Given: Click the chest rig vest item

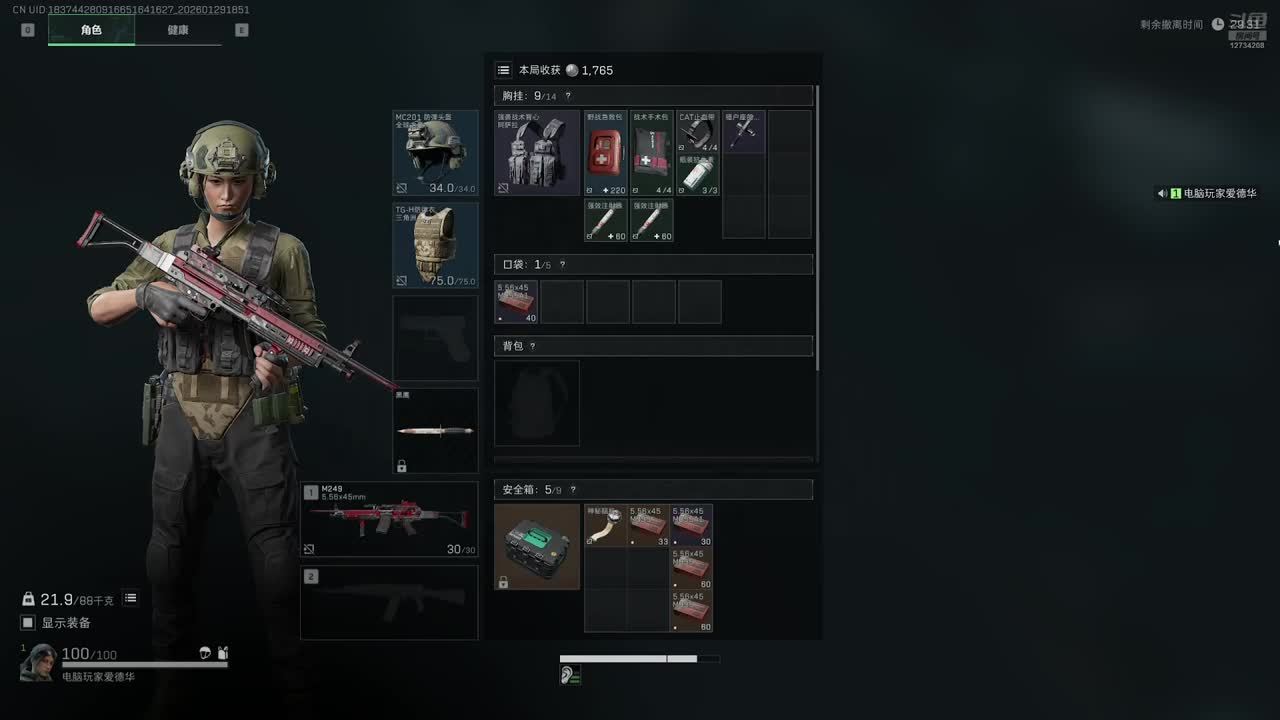Looking at the screenshot, I should pyautogui.click(x=537, y=153).
